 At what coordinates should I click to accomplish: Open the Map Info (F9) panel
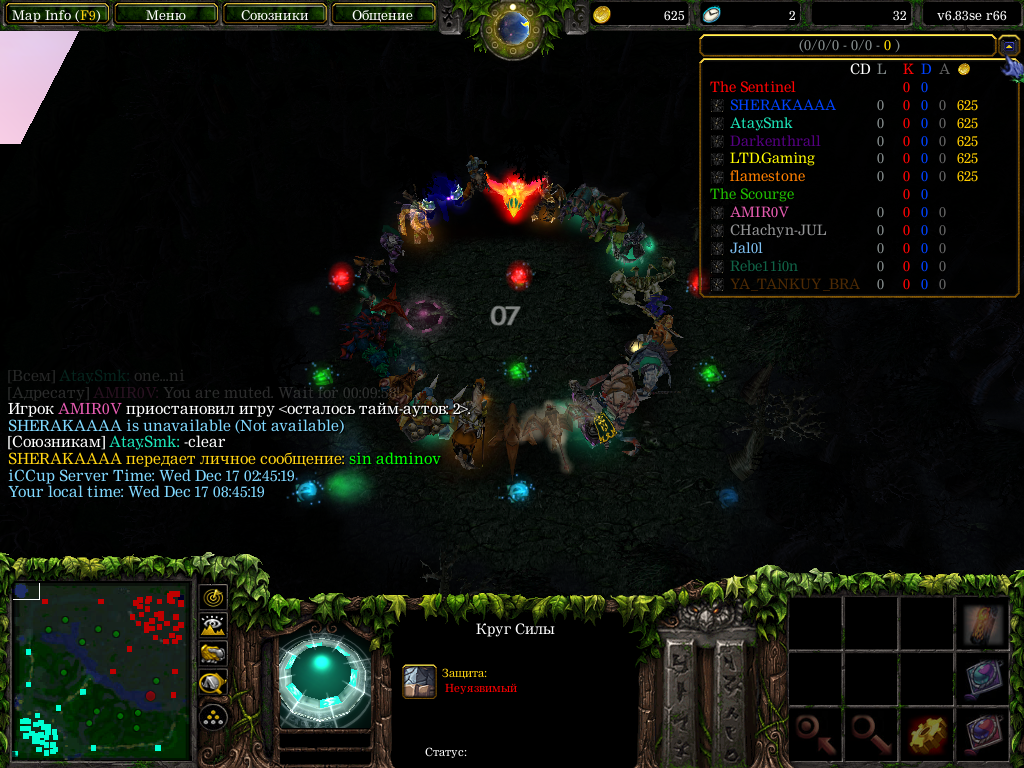[x=55, y=15]
